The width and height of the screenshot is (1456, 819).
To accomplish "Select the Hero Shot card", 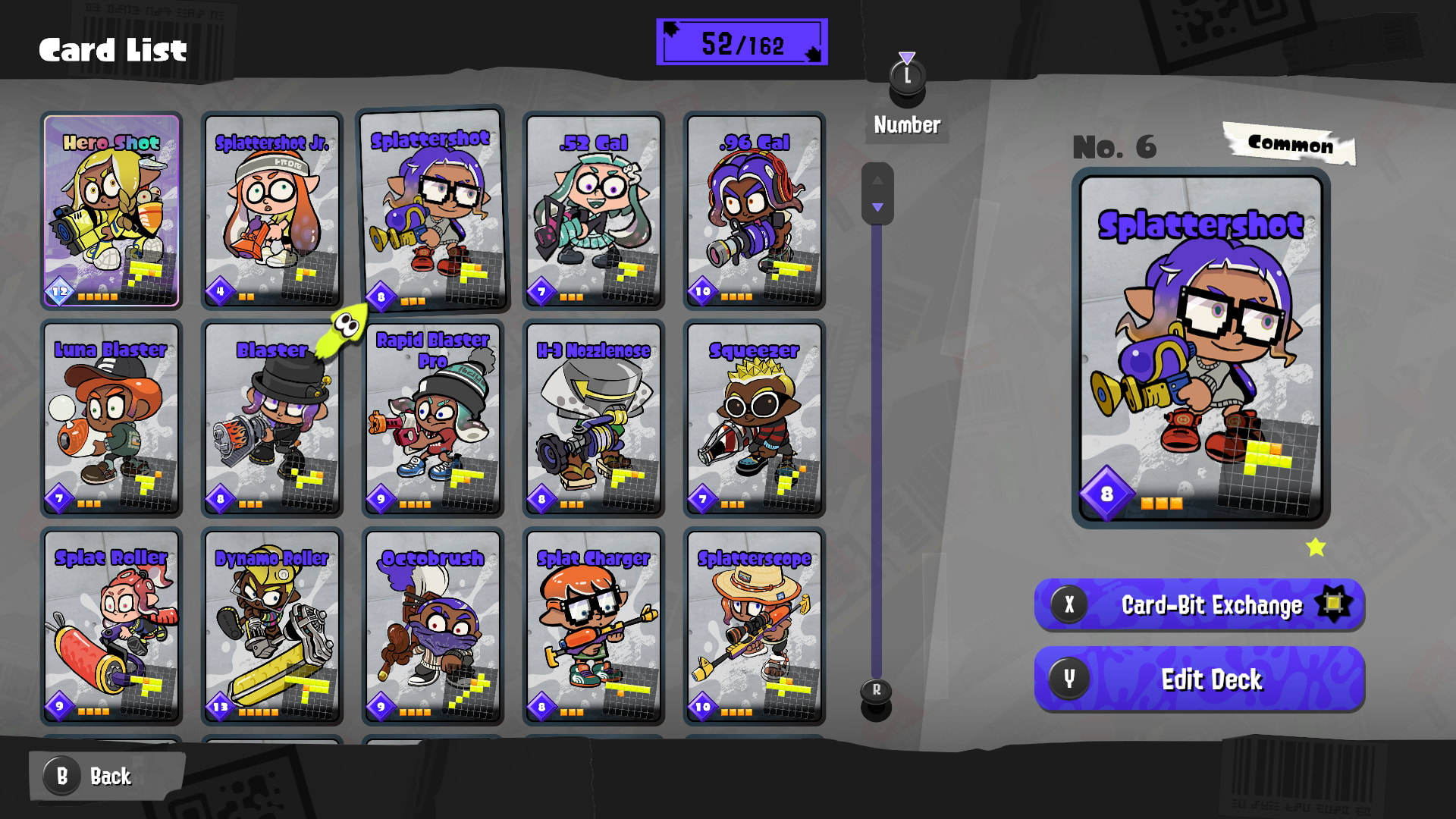I will 111,212.
